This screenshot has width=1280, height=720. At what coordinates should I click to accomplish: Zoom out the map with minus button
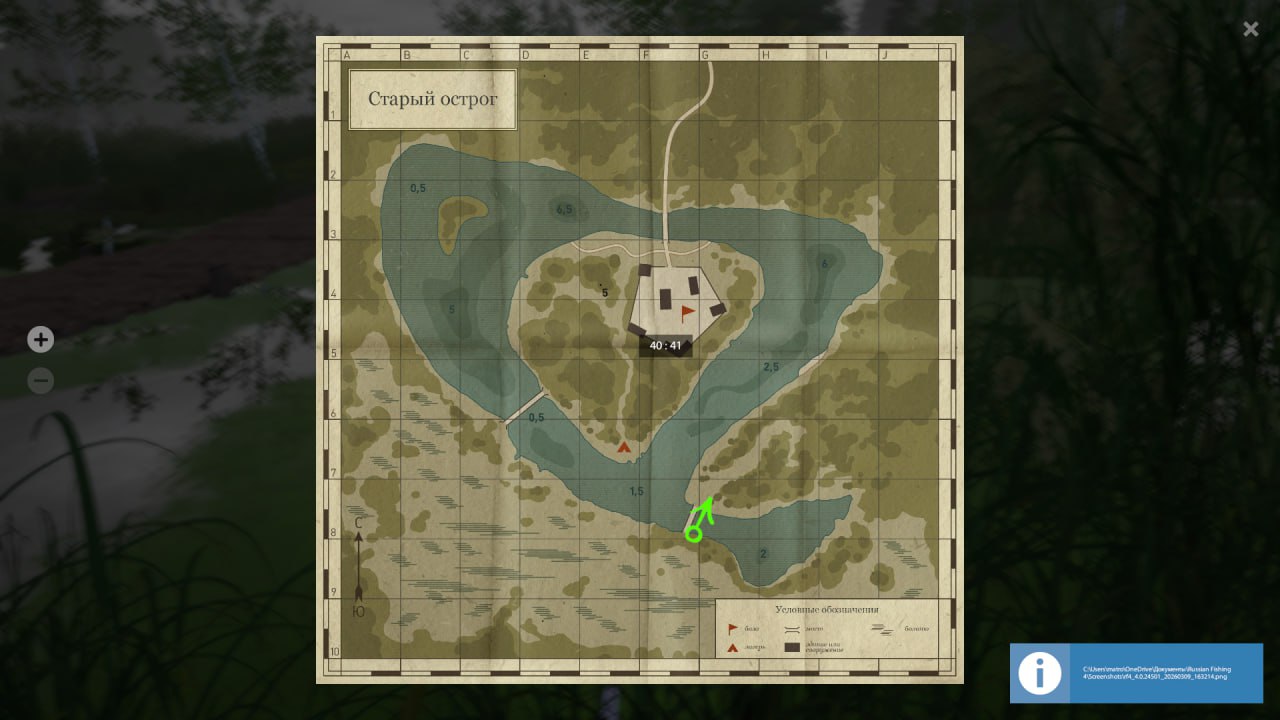(40, 381)
